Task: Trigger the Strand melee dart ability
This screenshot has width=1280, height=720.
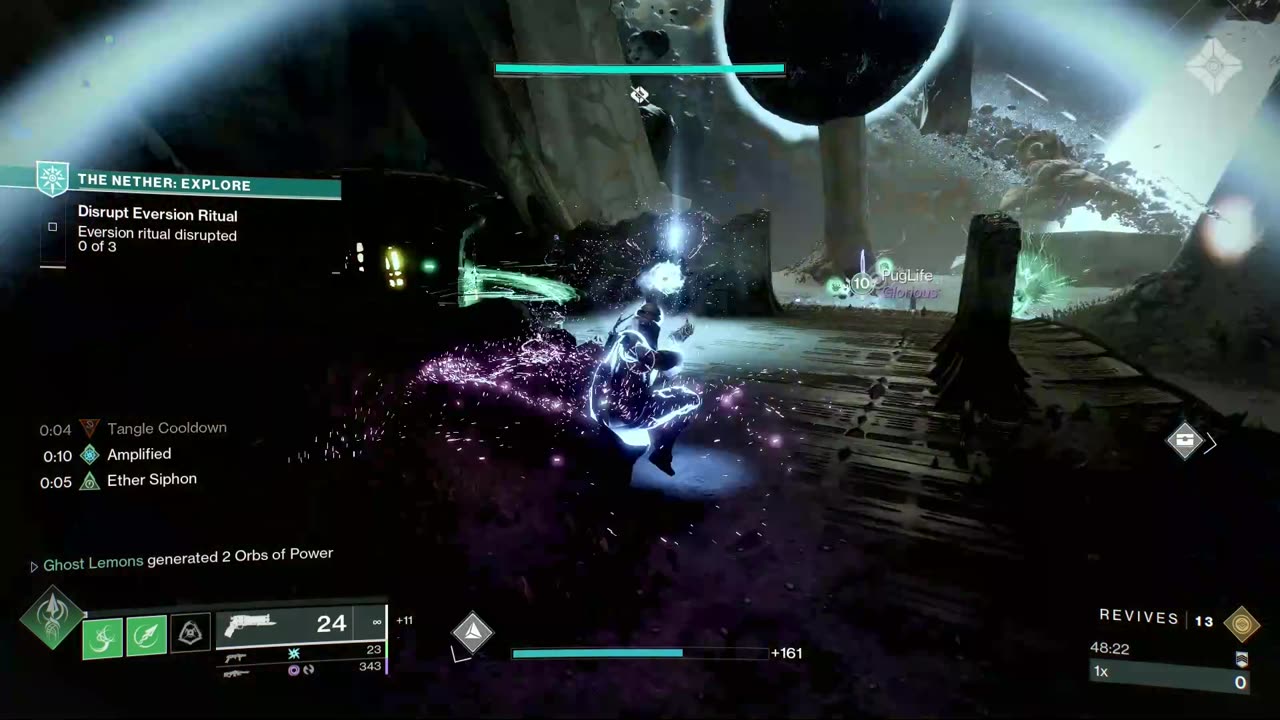Action: coord(146,637)
